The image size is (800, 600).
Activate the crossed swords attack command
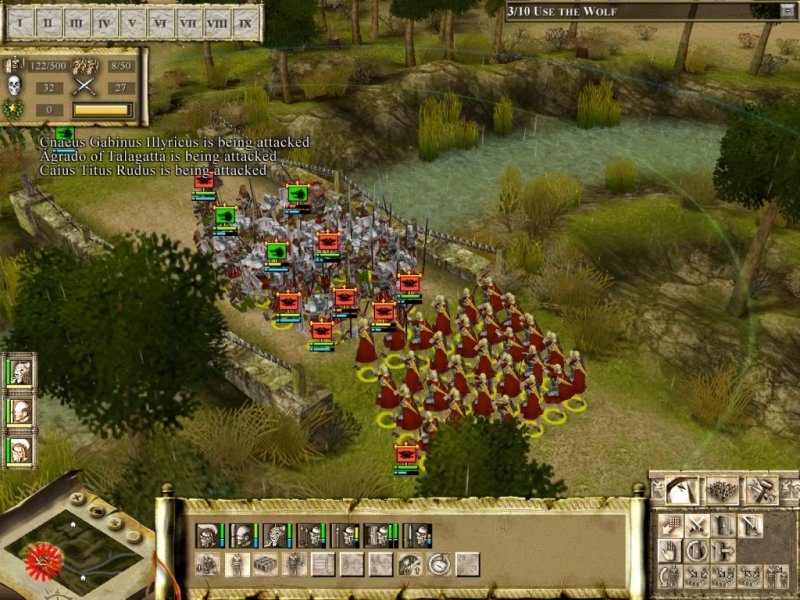(x=698, y=525)
